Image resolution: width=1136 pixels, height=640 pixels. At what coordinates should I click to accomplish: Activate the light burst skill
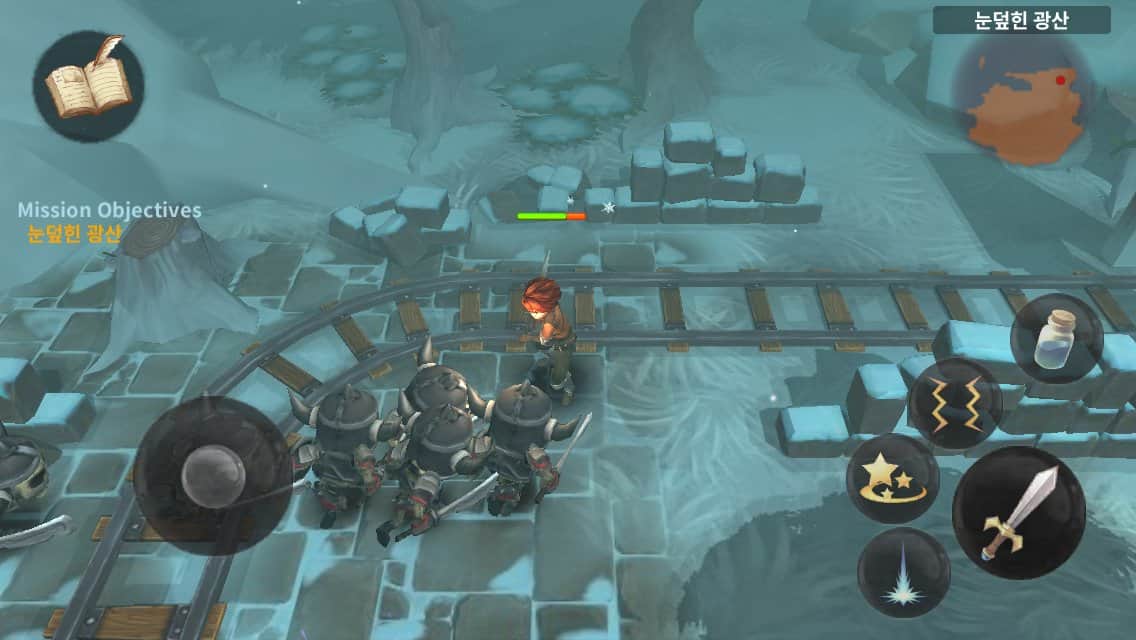(904, 572)
